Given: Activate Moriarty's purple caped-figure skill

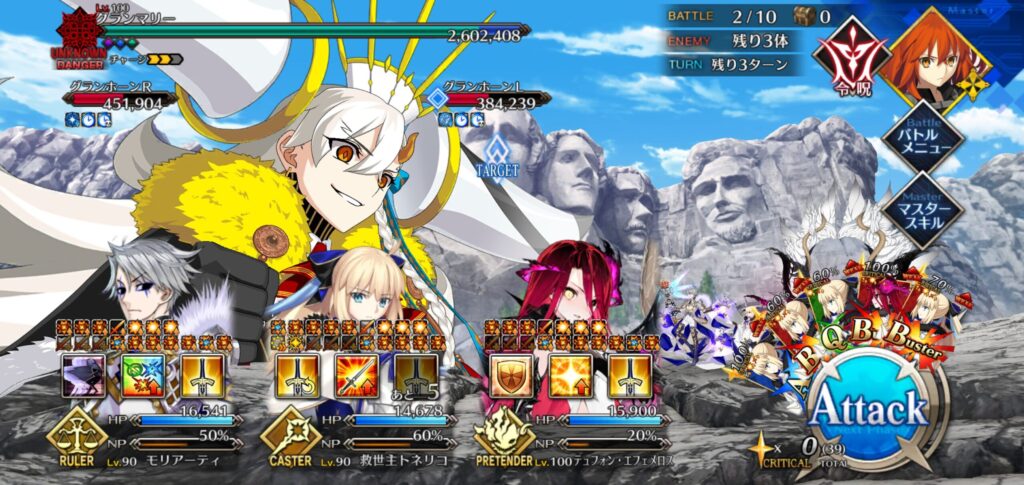Looking at the screenshot, I should [x=83, y=374].
